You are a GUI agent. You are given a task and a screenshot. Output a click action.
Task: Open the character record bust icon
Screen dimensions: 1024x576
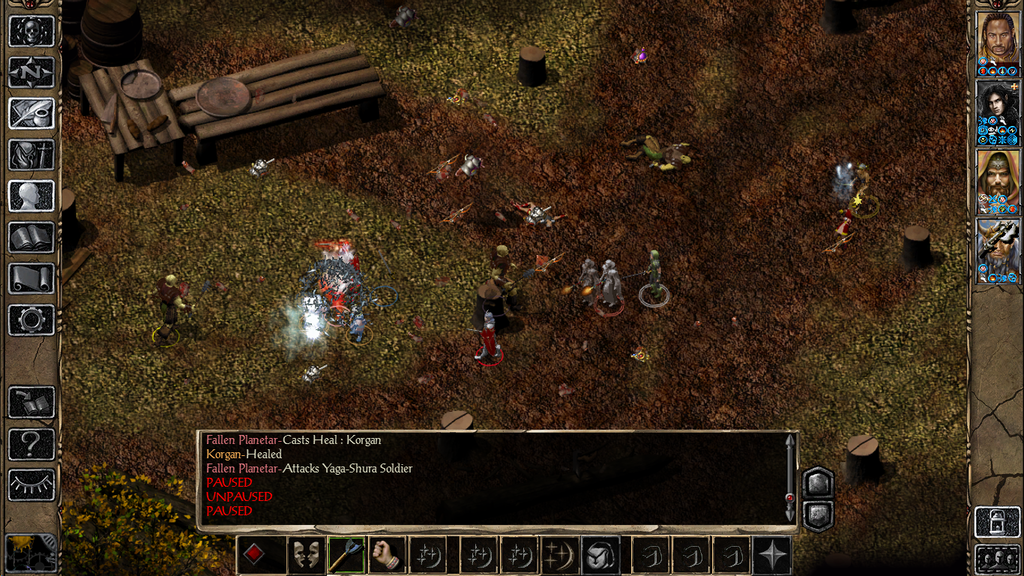31,195
